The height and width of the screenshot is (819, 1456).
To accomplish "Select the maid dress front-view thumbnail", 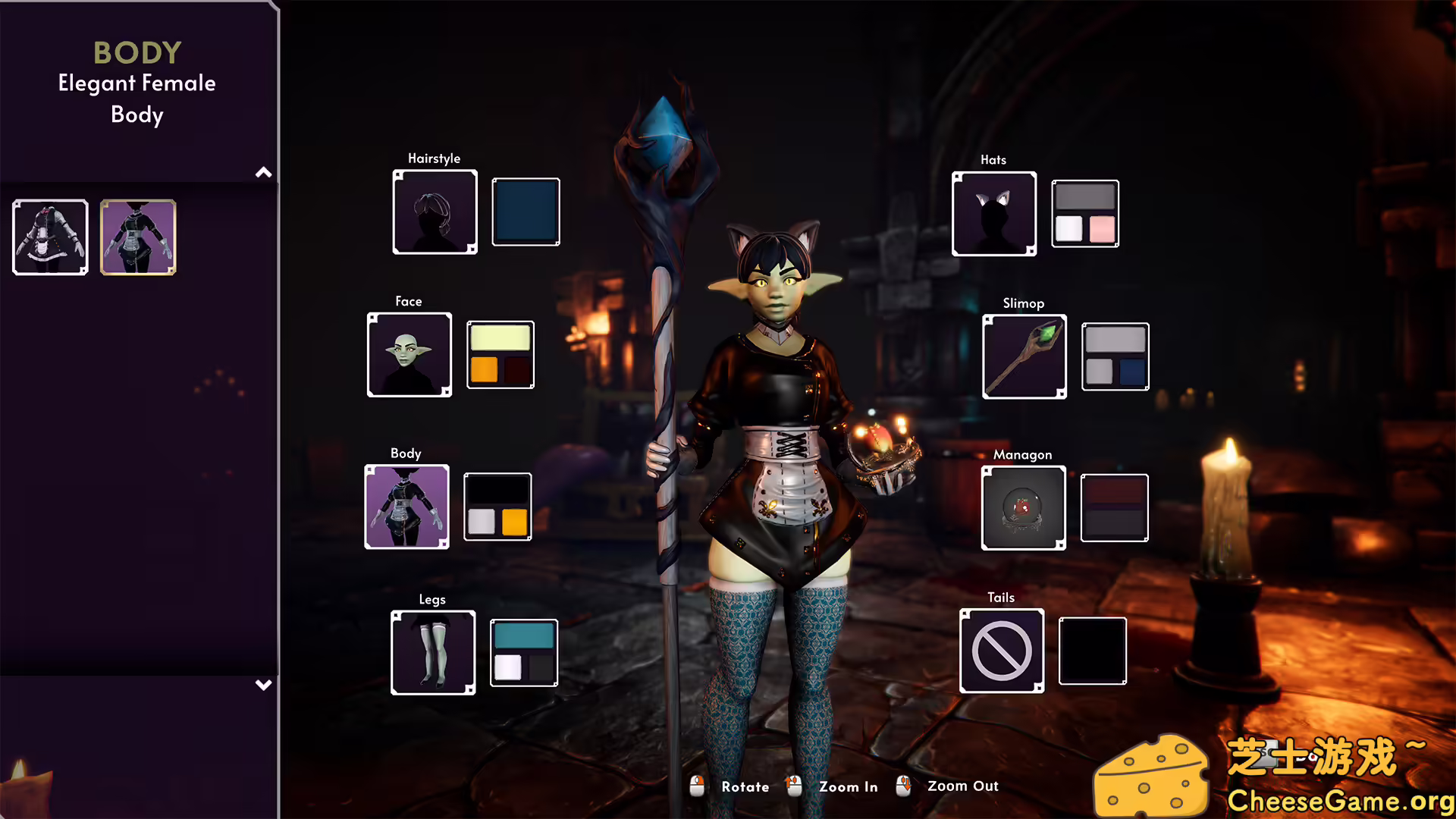I will (49, 237).
